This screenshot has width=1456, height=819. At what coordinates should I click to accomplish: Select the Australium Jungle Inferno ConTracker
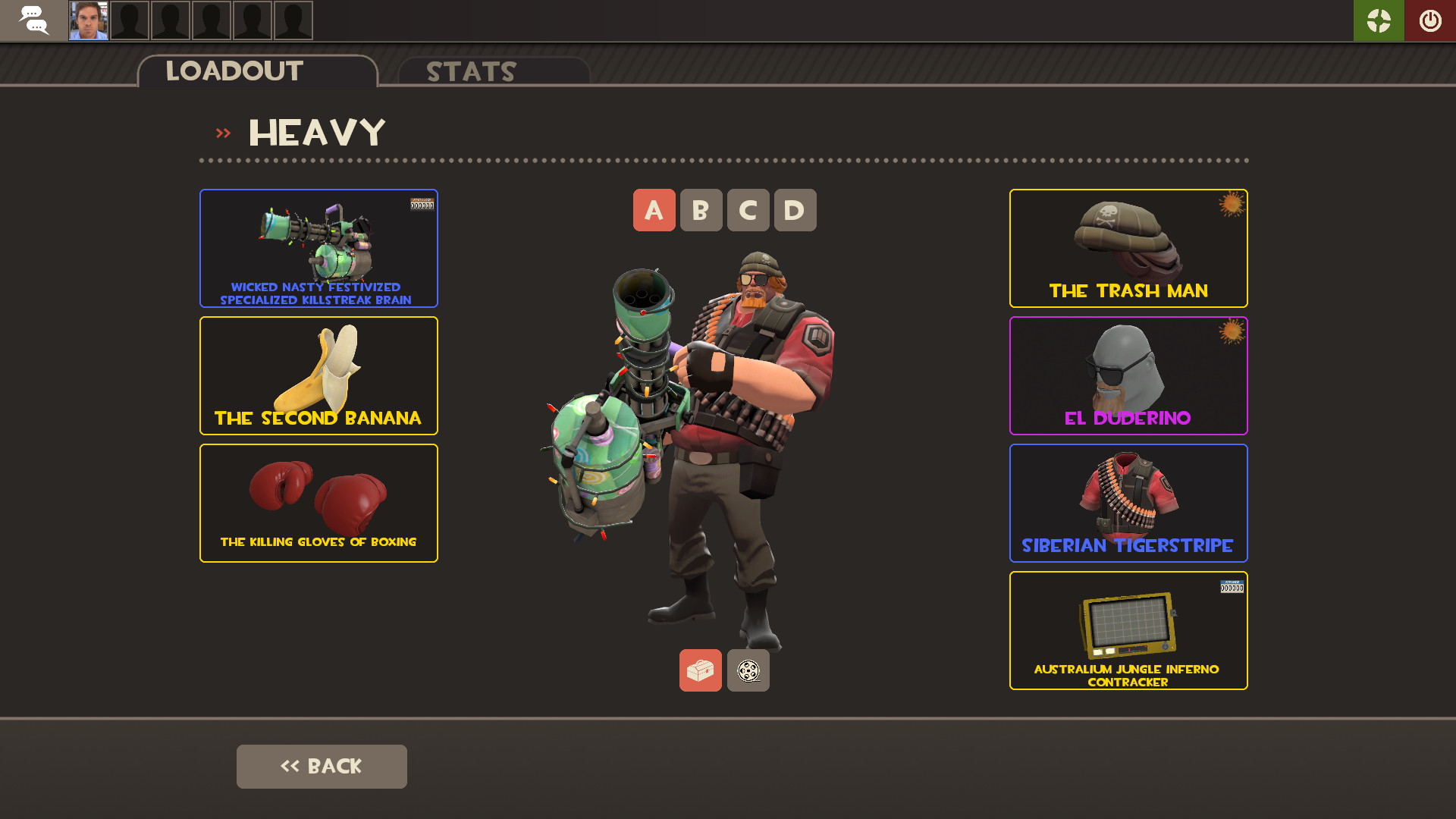(1128, 630)
